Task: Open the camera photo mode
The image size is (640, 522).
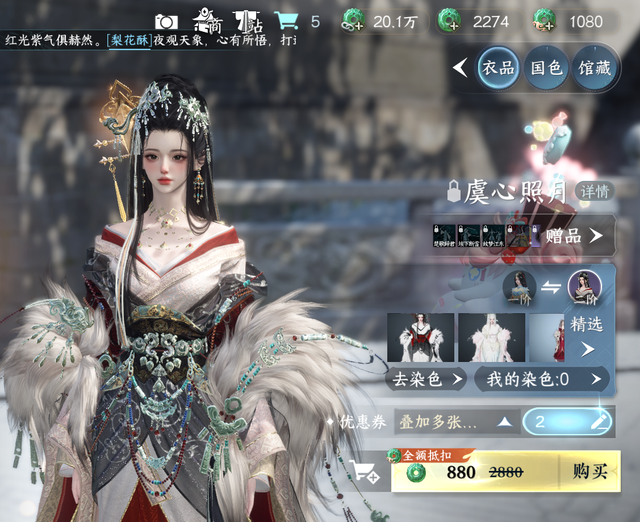Action: pyautogui.click(x=166, y=21)
